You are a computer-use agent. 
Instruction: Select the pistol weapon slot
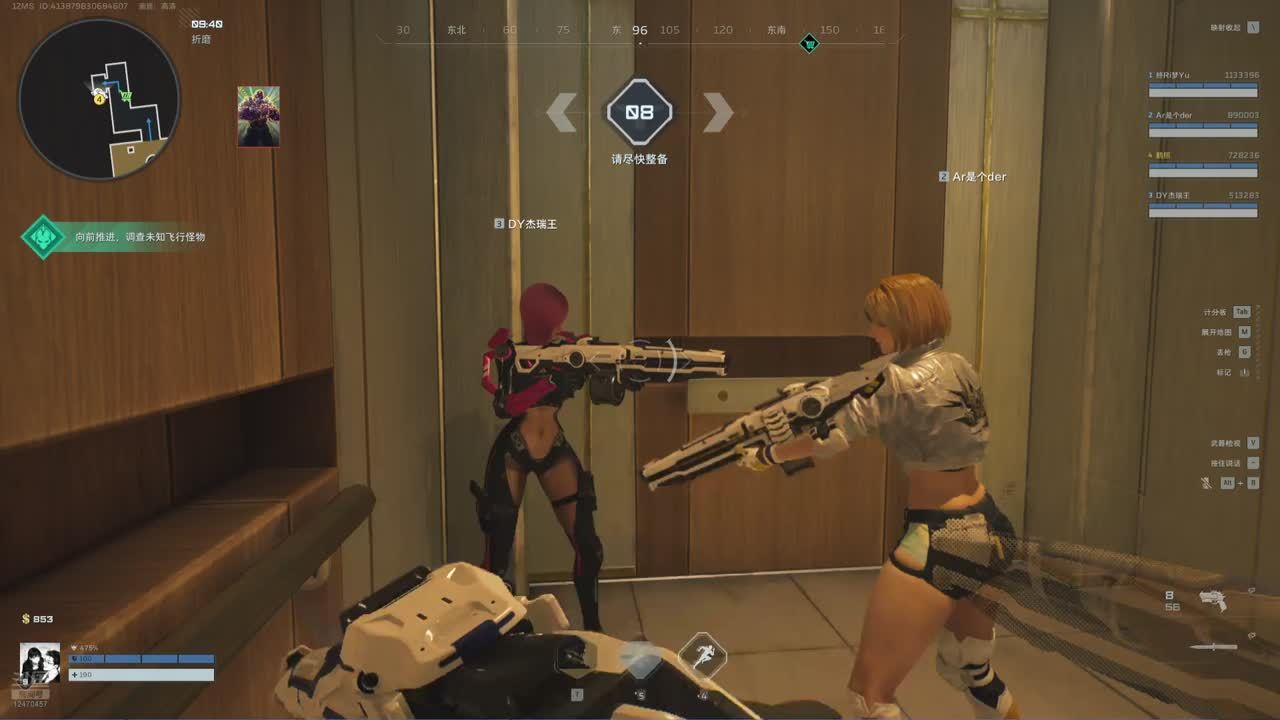[1213, 600]
